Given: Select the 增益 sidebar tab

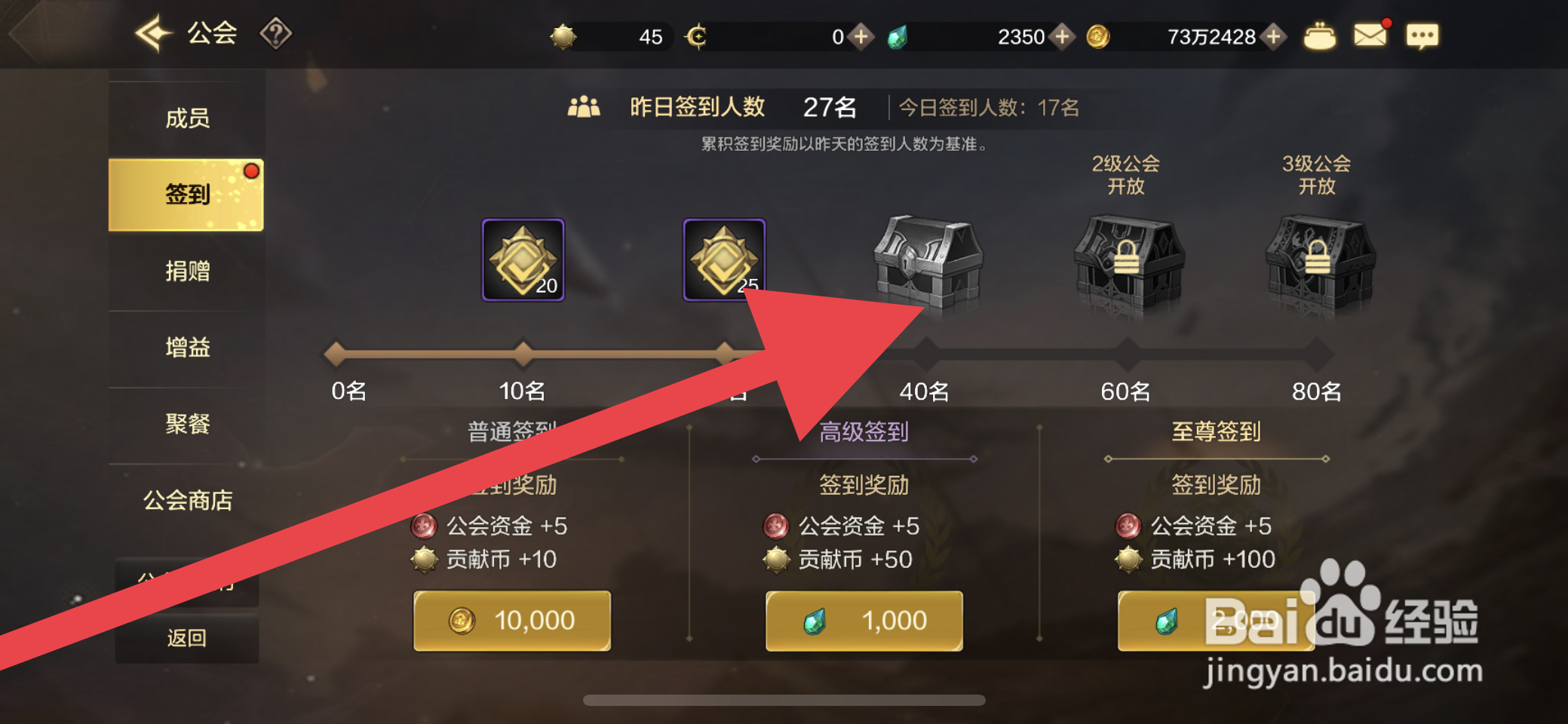Looking at the screenshot, I should tap(186, 347).
